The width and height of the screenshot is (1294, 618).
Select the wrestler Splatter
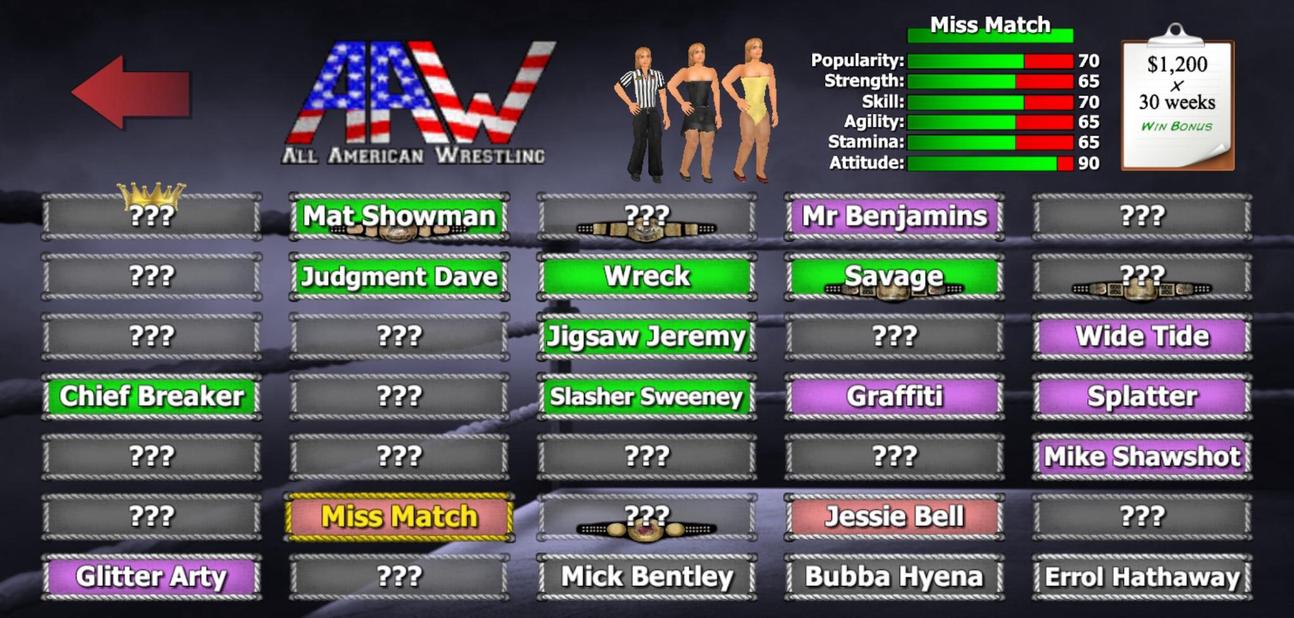(x=1142, y=396)
